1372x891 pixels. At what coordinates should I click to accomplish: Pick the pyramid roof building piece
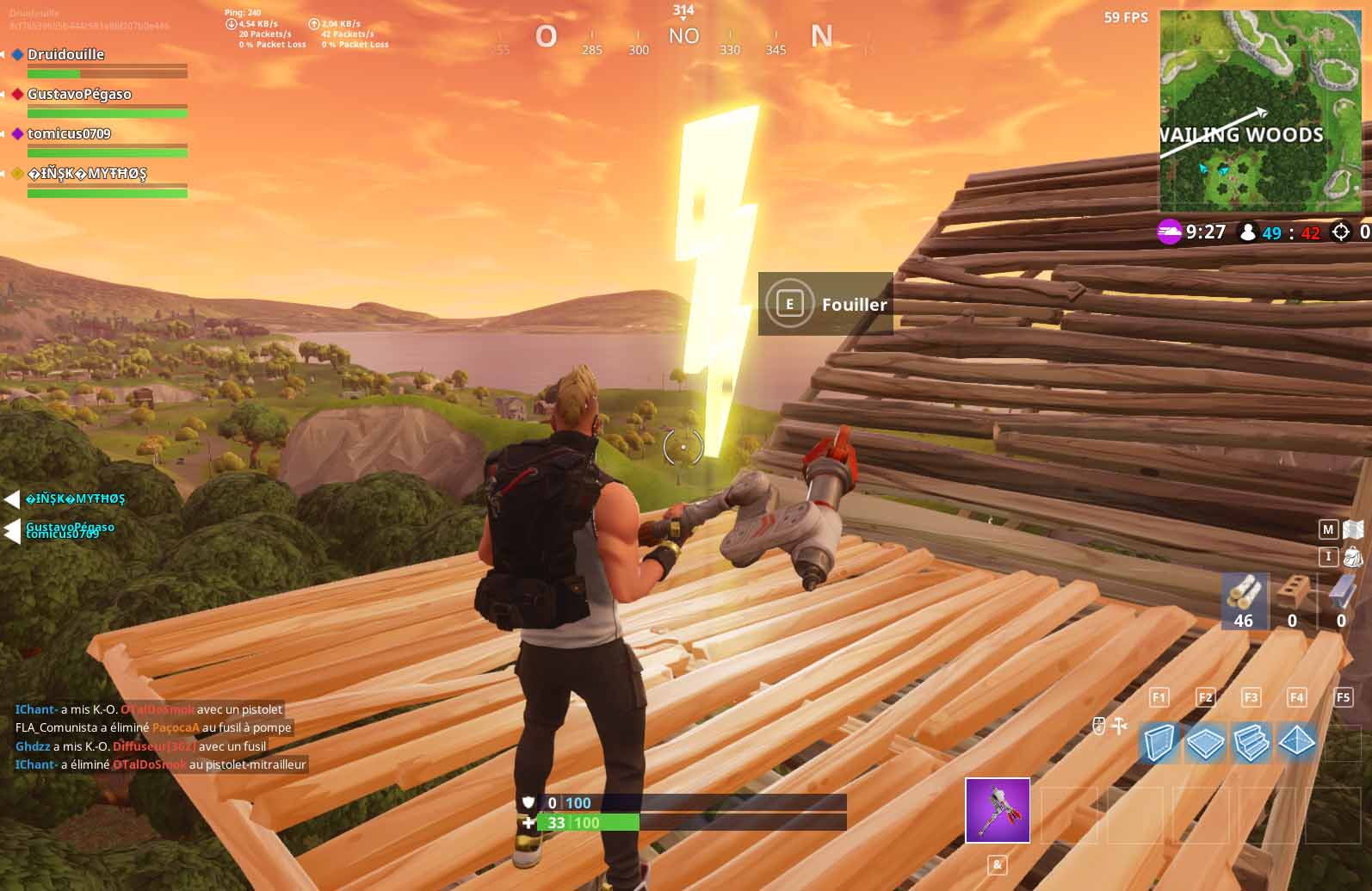click(x=1296, y=742)
